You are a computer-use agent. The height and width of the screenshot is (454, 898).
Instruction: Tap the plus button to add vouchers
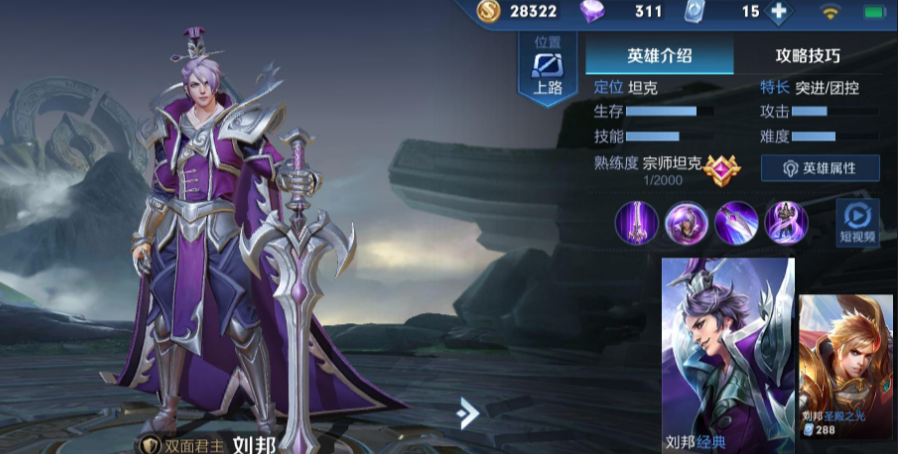778,12
